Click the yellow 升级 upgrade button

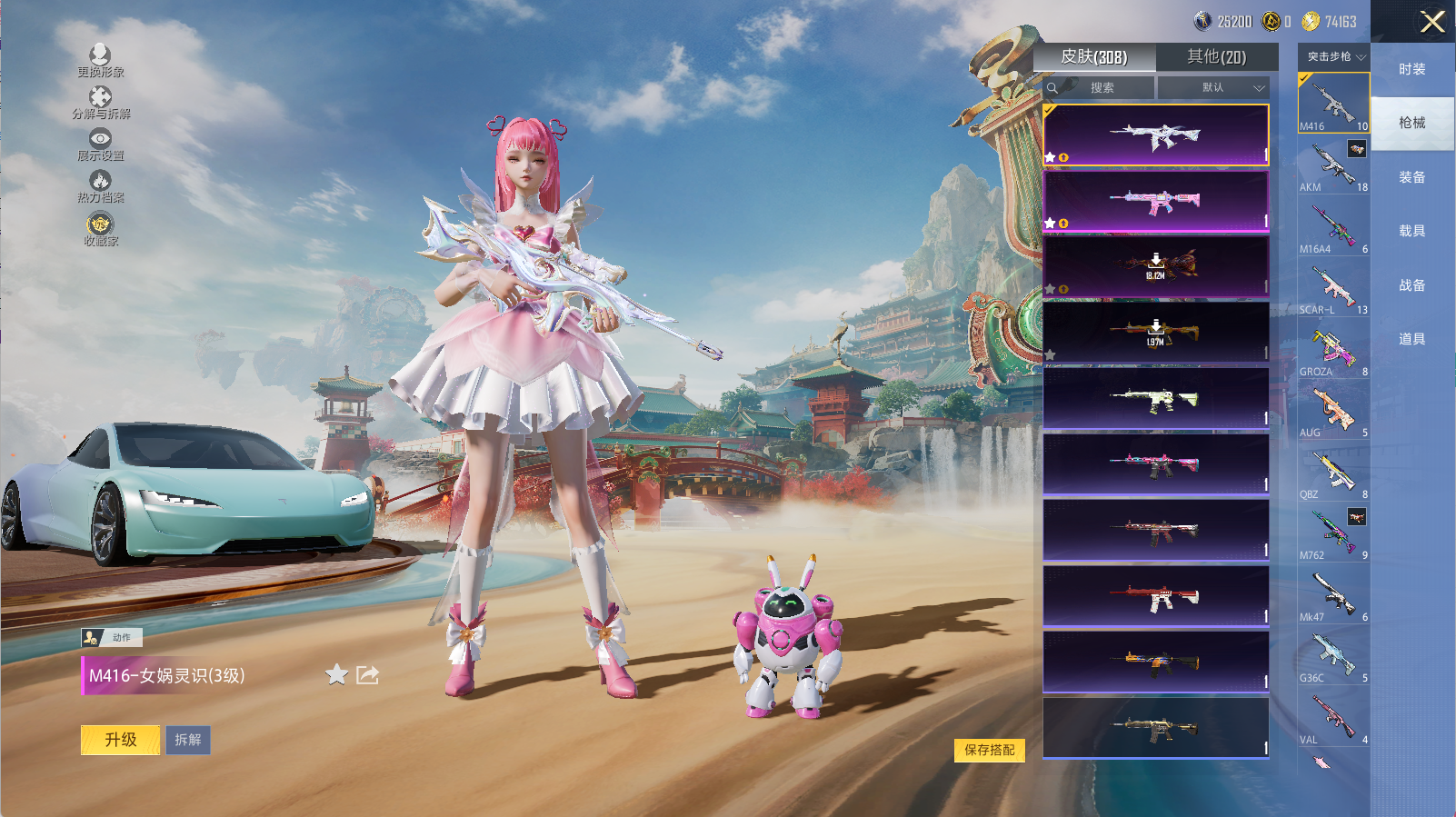coord(120,740)
